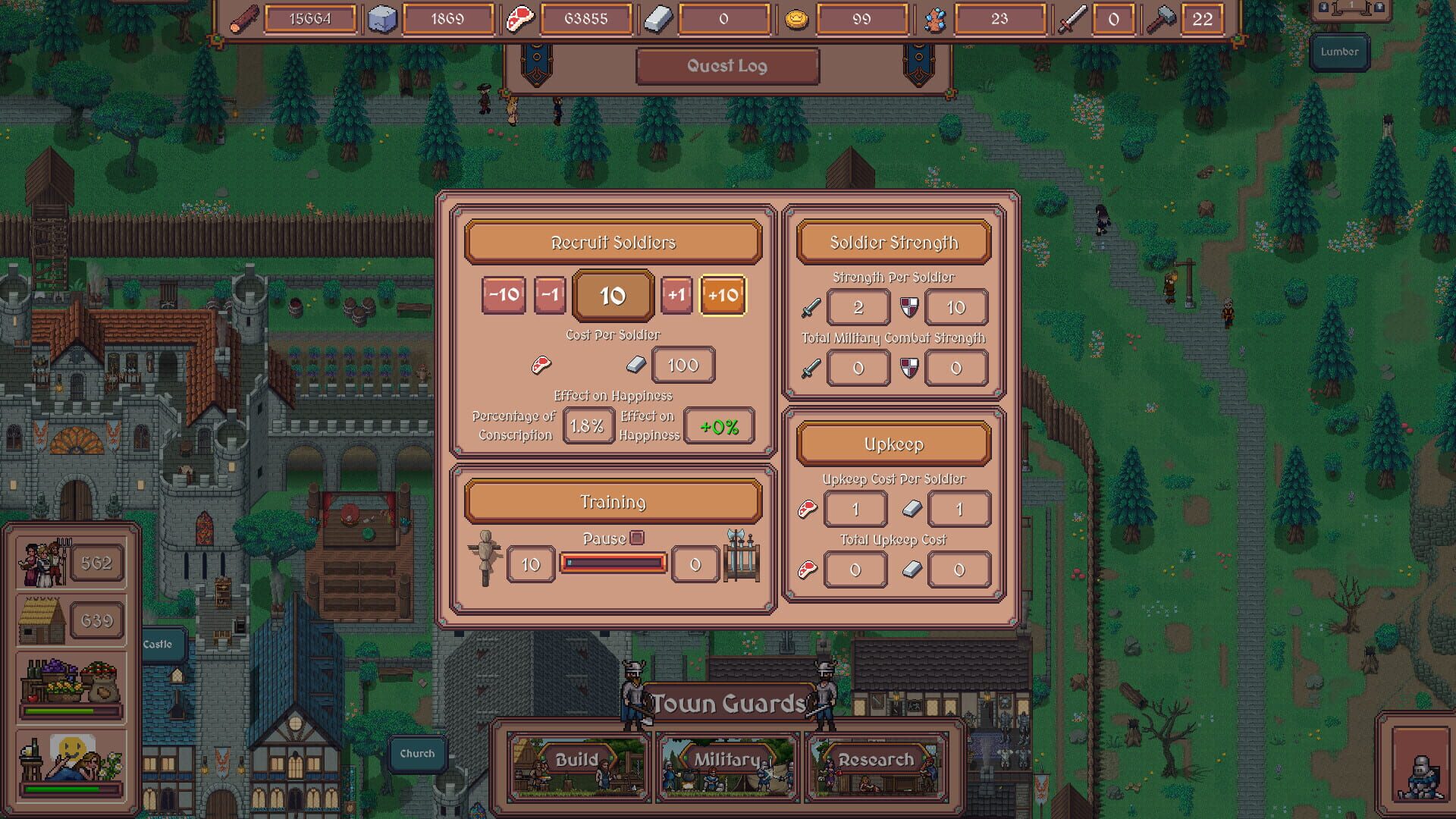Select the weapon rack icon beside training progress
Viewport: 1456px width, 819px height.
pos(741,556)
